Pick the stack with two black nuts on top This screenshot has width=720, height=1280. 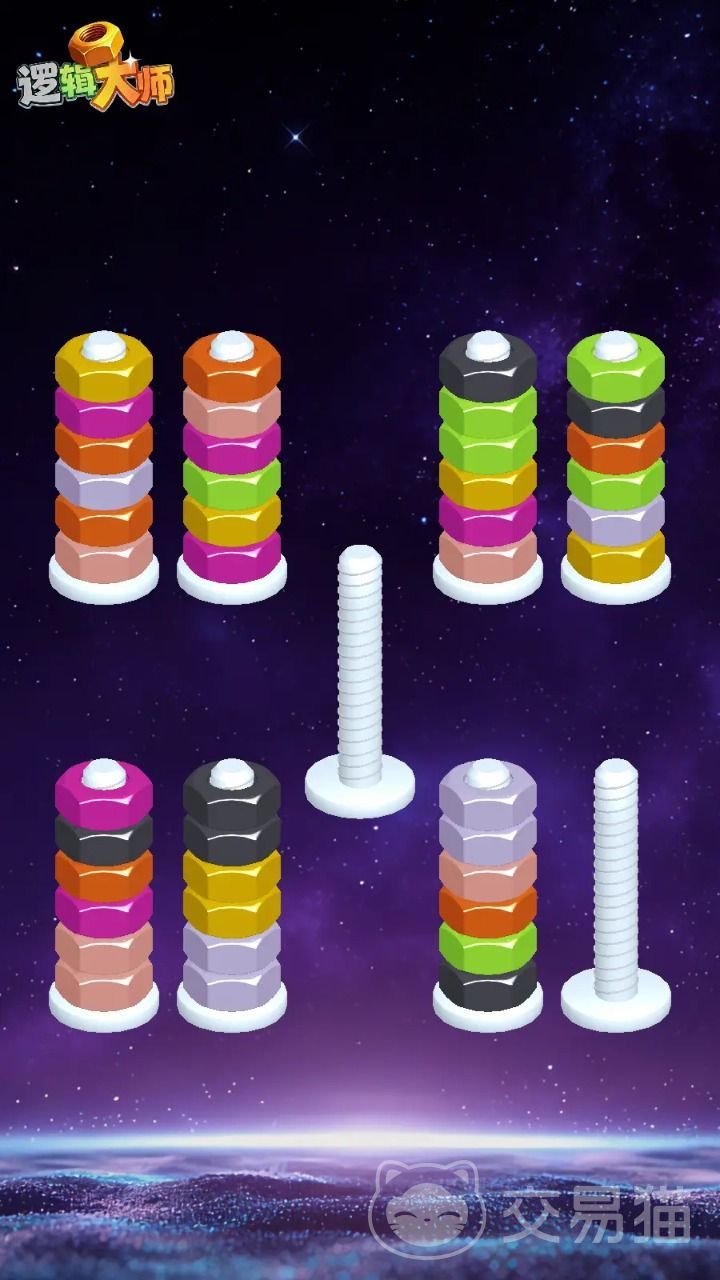(x=232, y=890)
